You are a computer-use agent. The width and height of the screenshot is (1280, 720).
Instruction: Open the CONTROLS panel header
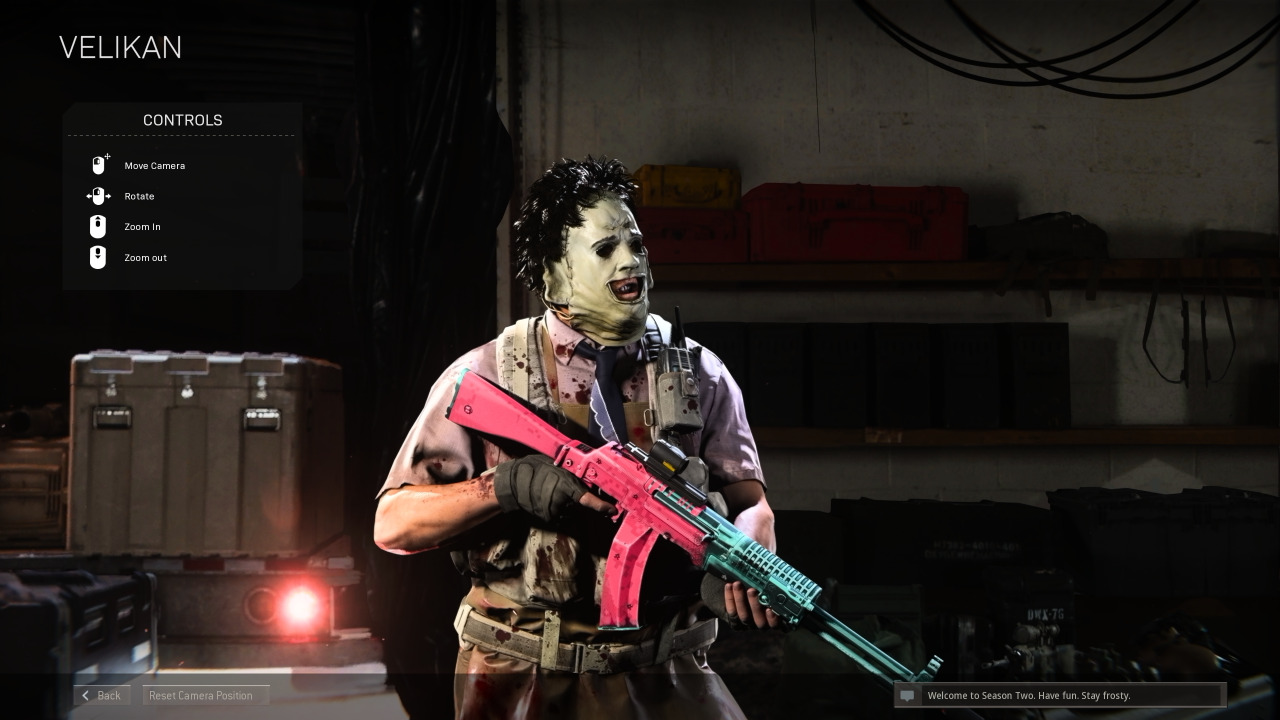coord(181,120)
